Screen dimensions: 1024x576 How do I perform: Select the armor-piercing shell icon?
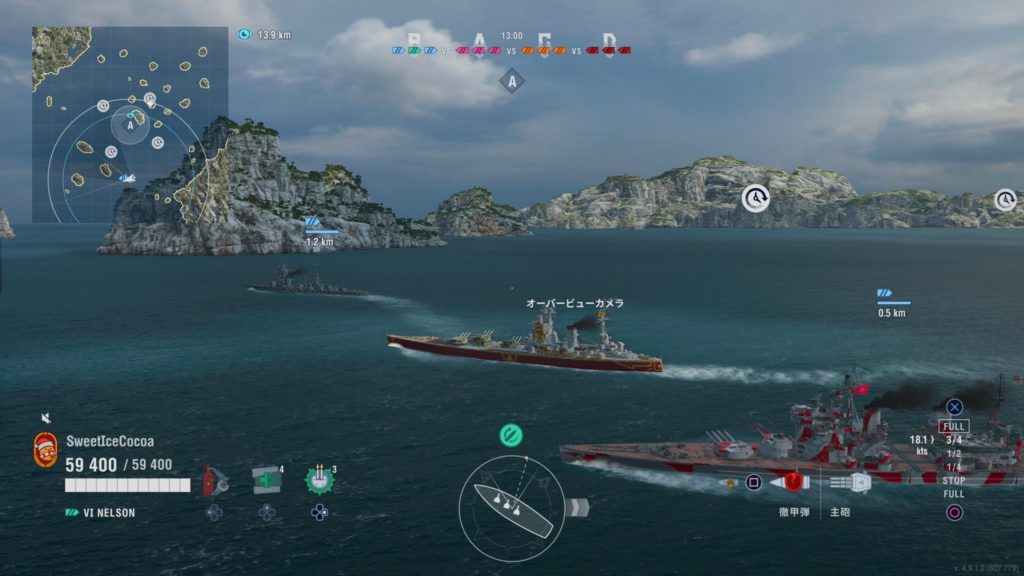click(x=793, y=482)
